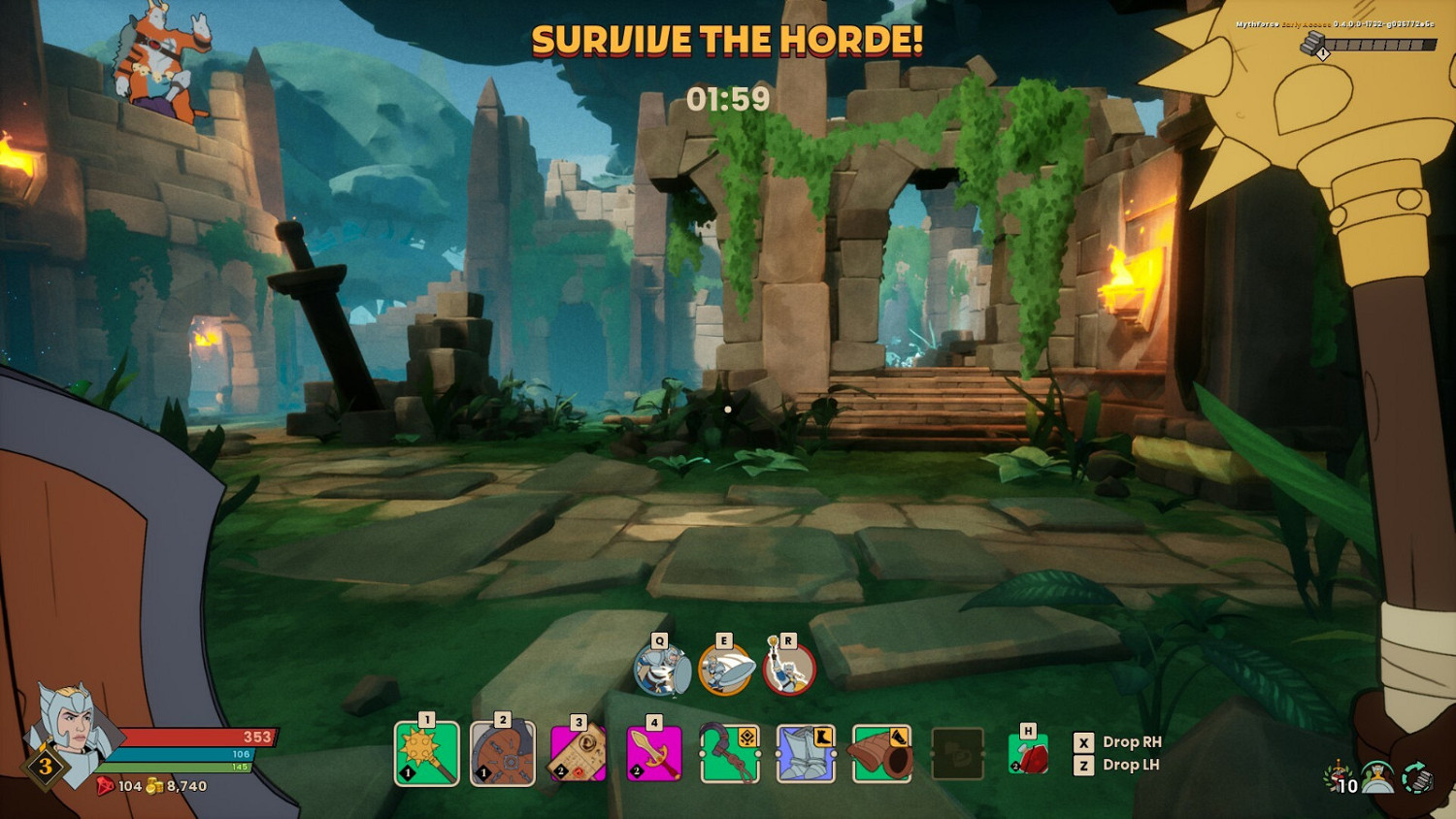Select the armored boots item
Image resolution: width=1456 pixels, height=819 pixels.
pos(805,755)
